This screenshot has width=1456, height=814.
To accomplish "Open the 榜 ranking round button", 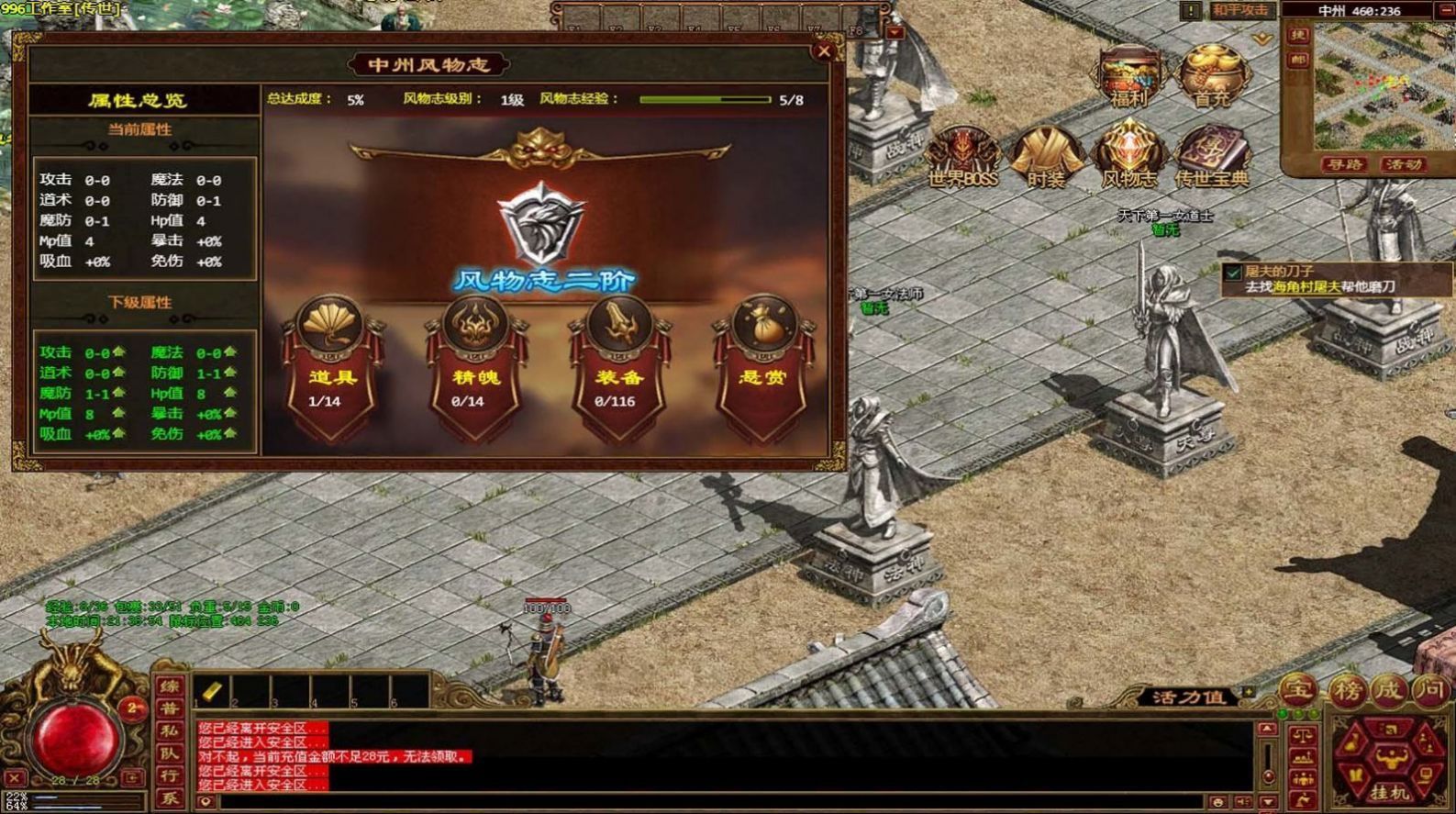I will coord(1346,690).
